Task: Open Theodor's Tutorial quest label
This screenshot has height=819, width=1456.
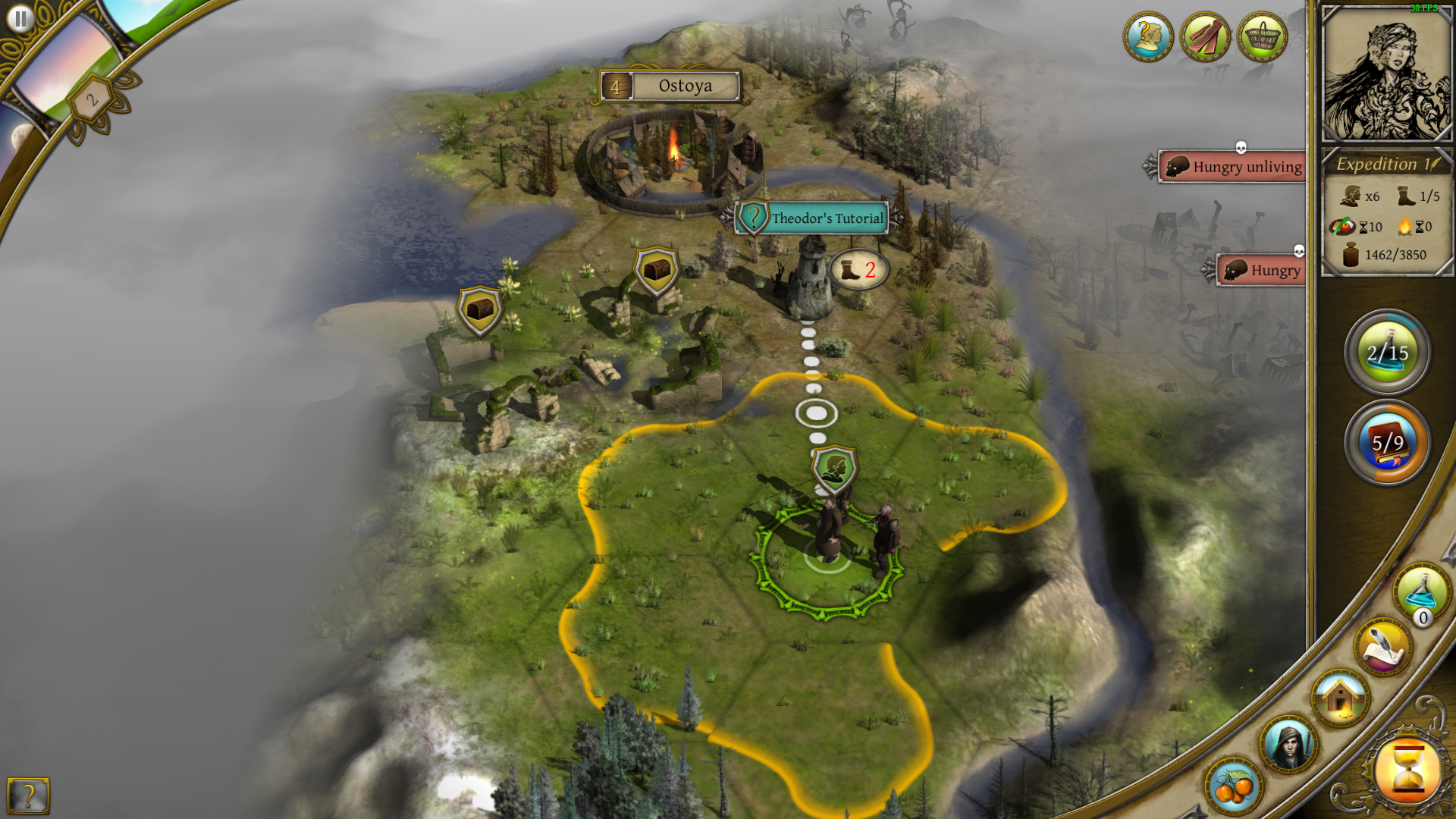Action: tap(815, 218)
